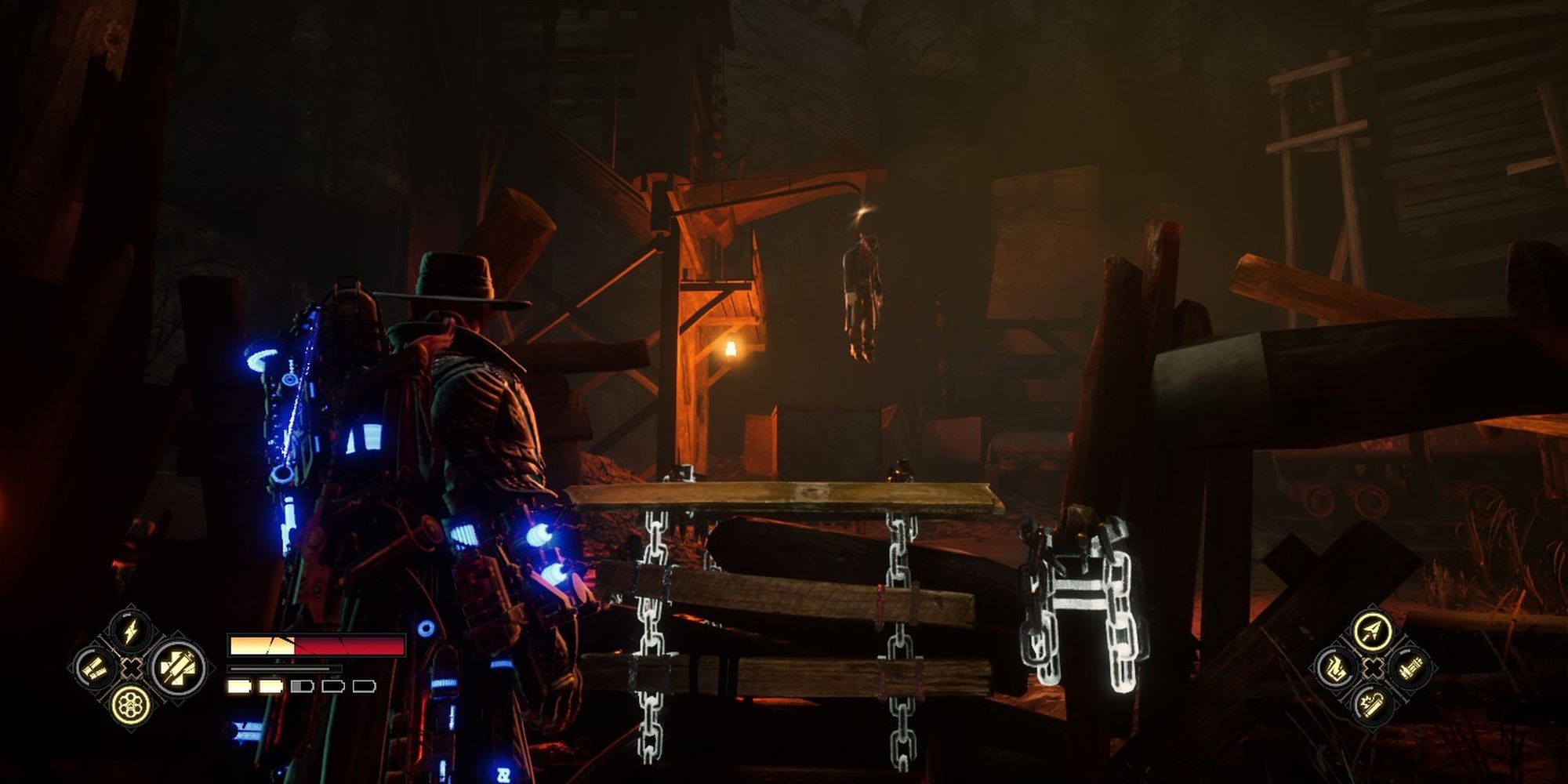Click the X center of the right weapon wheel
The height and width of the screenshot is (784, 1568).
(1373, 667)
